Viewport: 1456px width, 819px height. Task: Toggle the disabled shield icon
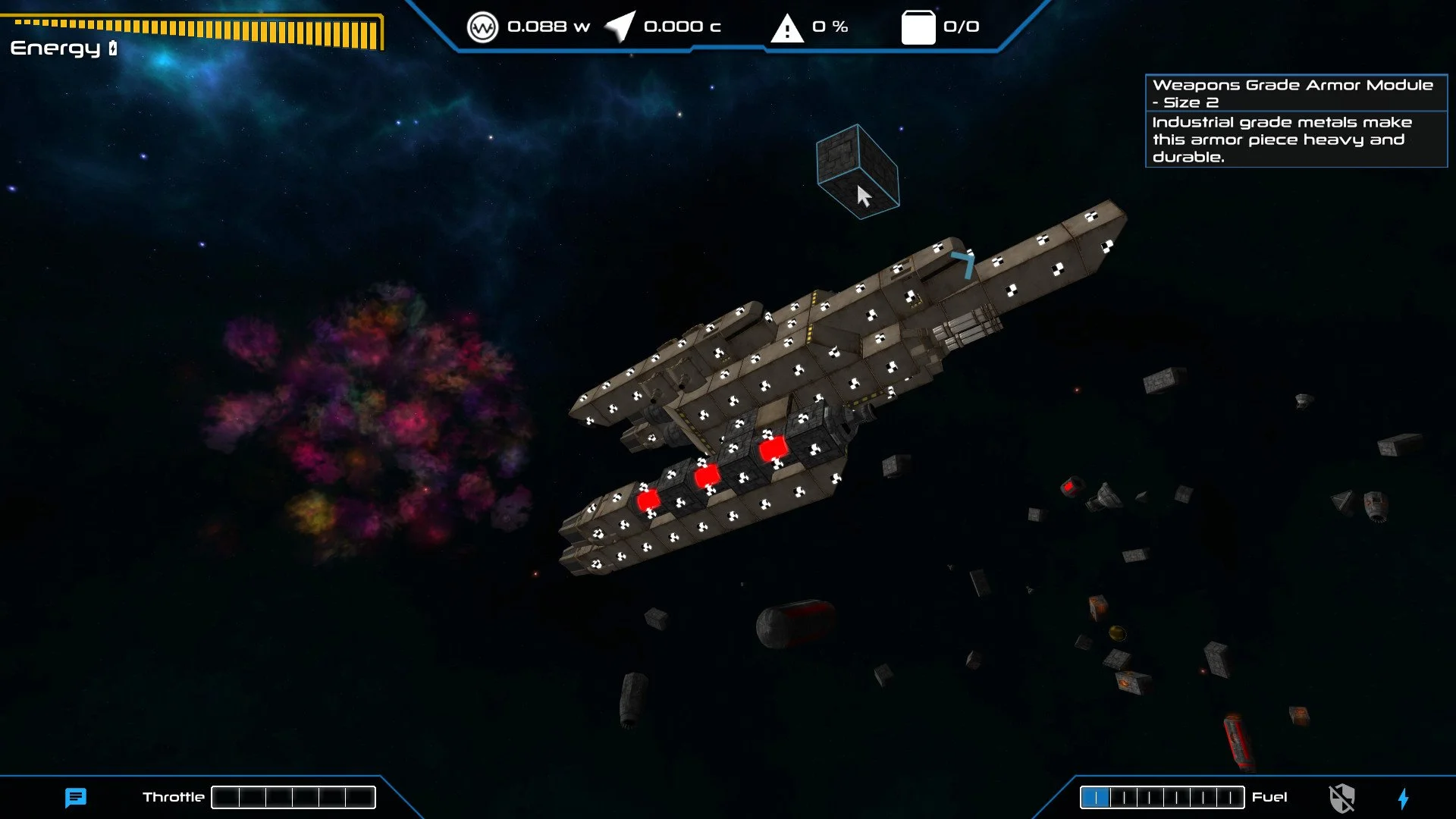[1342, 797]
